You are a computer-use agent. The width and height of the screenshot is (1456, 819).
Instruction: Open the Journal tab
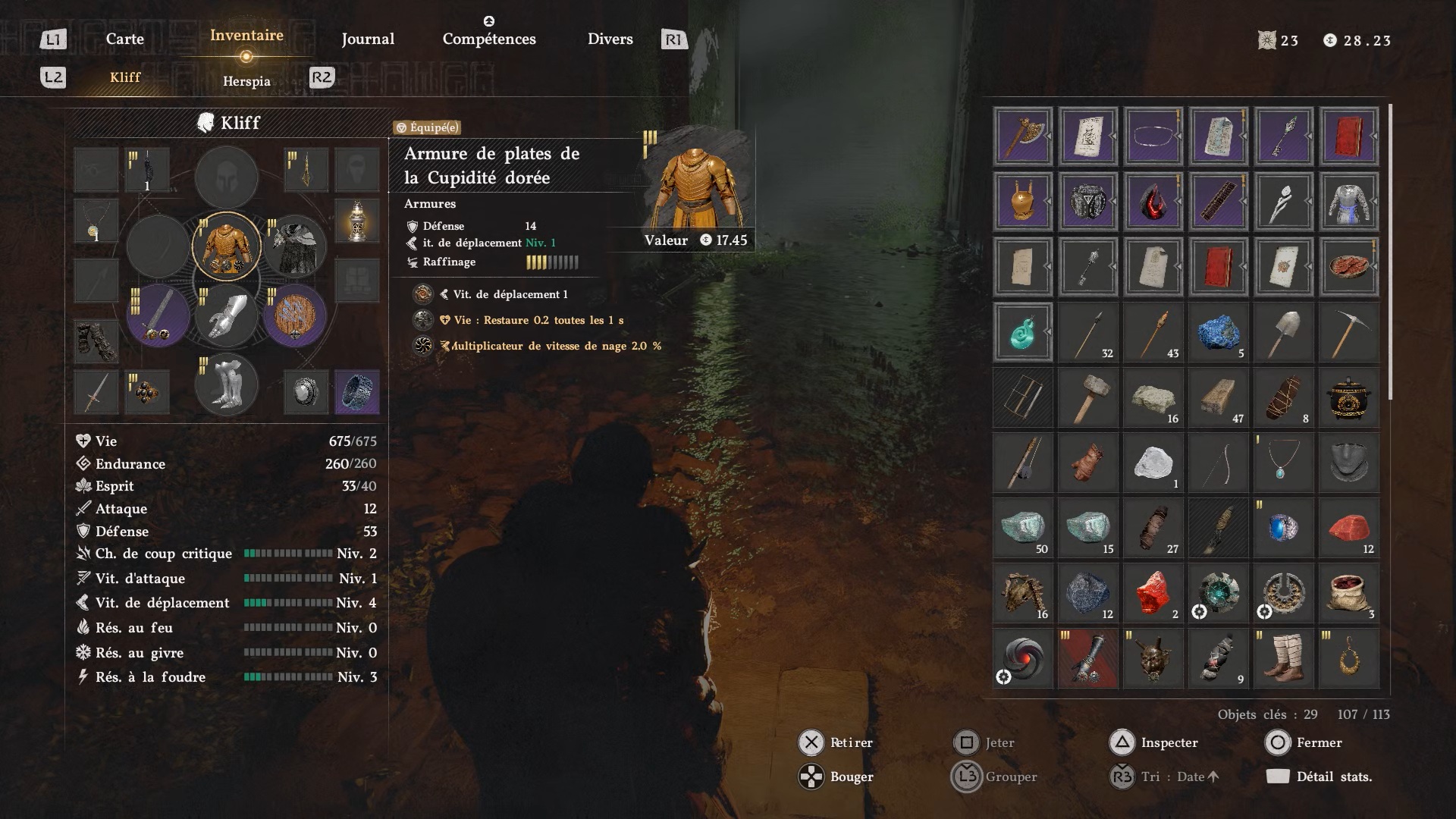(368, 39)
